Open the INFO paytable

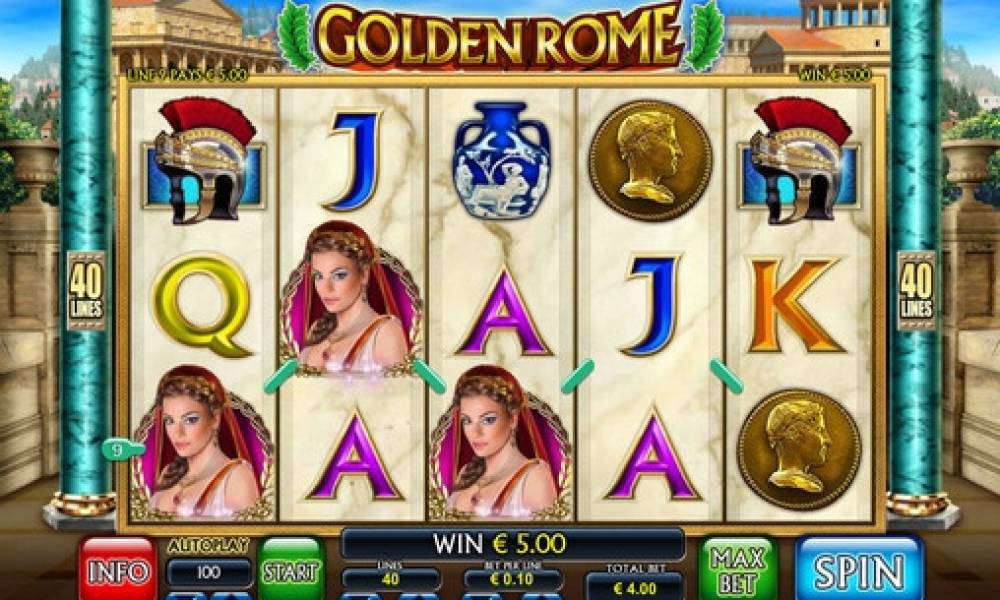[x=118, y=570]
